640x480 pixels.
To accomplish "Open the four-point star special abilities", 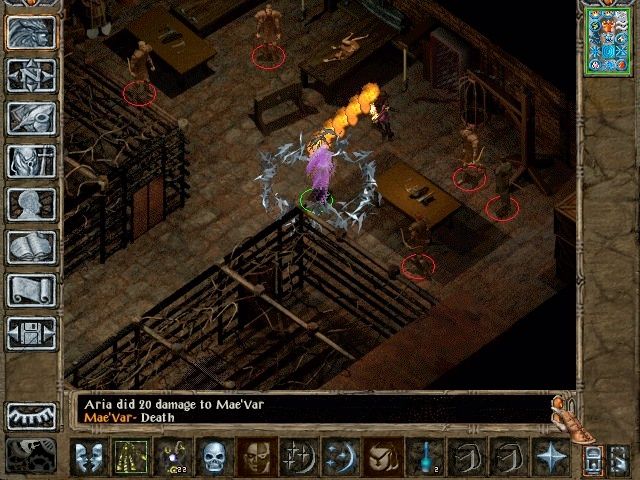I will click(x=551, y=457).
